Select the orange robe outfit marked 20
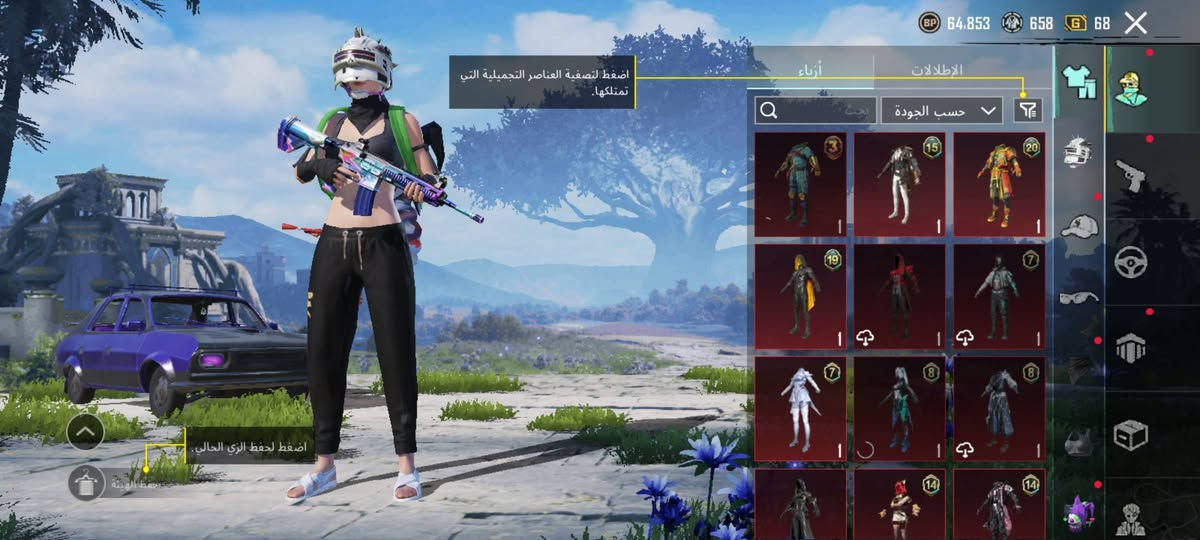The image size is (1200, 540). click(999, 184)
